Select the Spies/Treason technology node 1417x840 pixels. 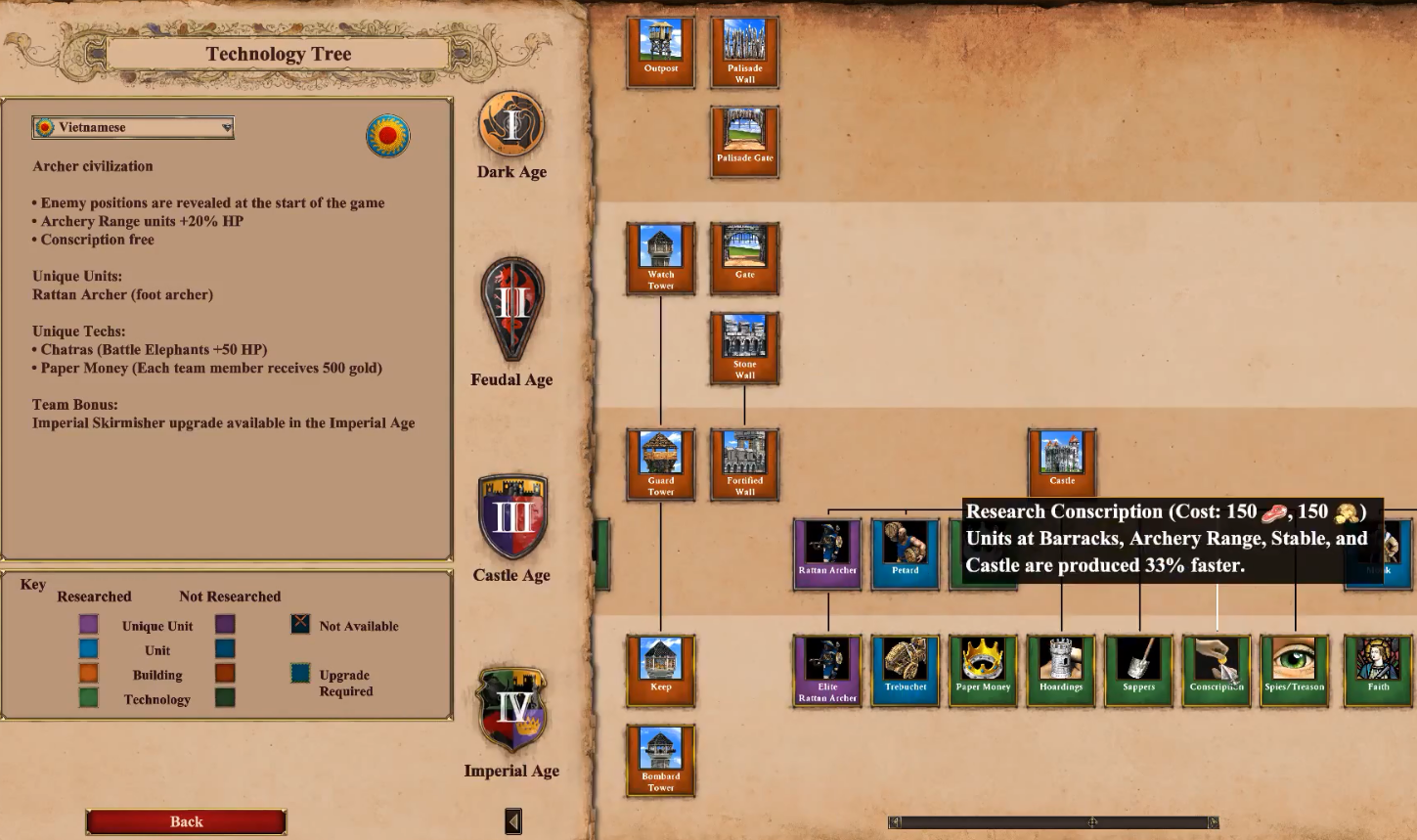pos(1295,671)
